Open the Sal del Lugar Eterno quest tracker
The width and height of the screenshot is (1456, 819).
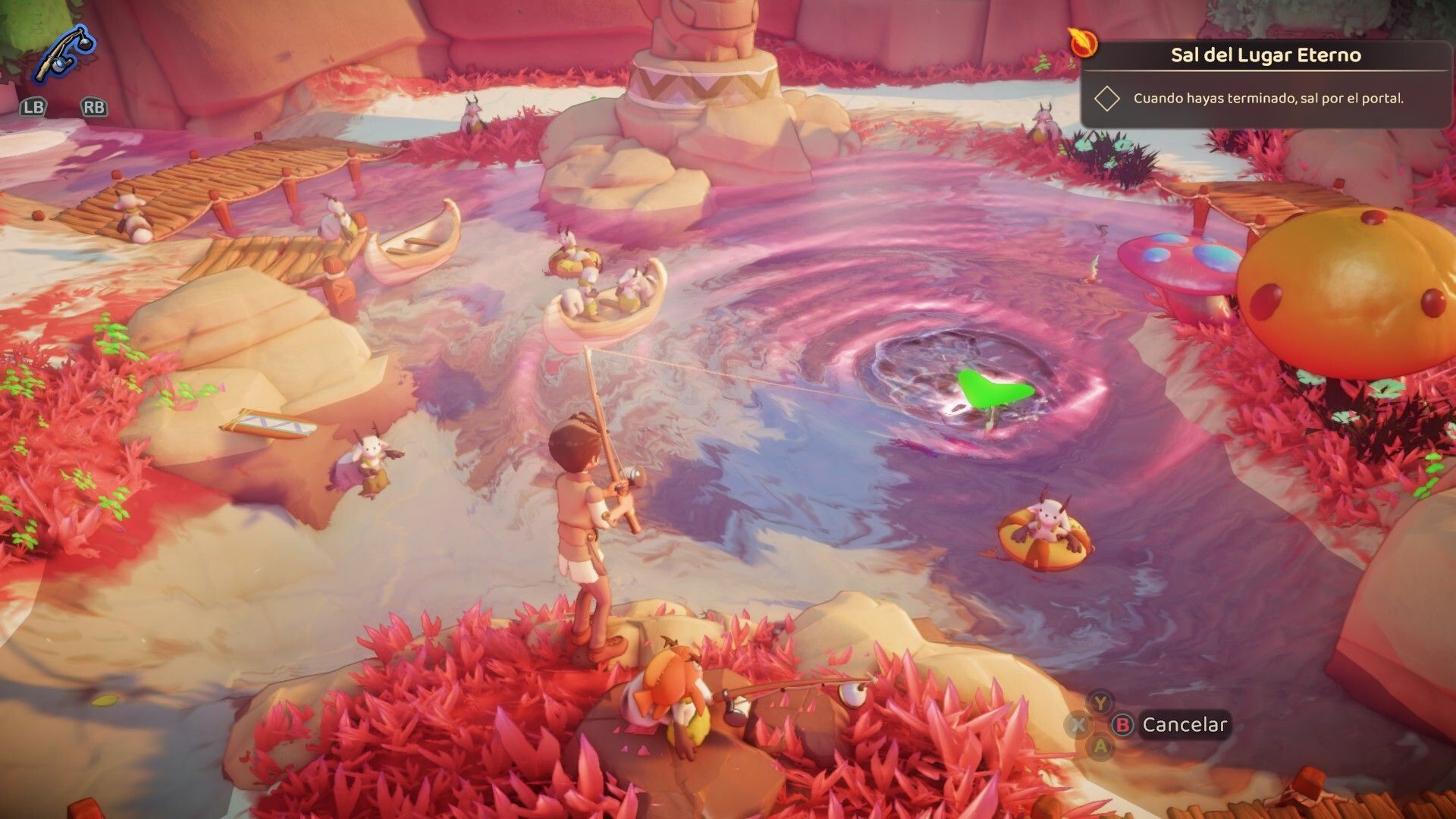click(x=1265, y=55)
